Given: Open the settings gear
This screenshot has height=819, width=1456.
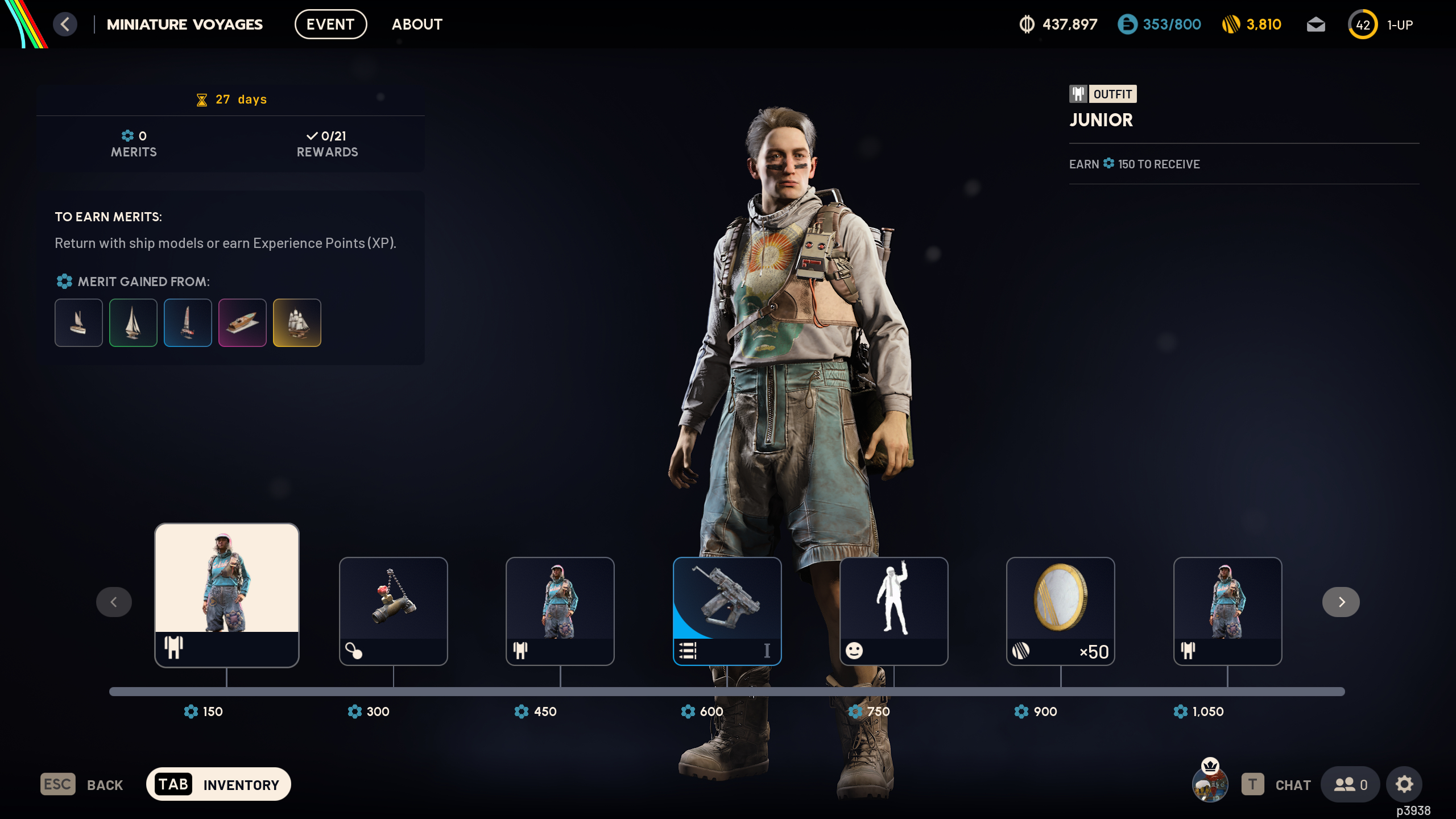Looking at the screenshot, I should point(1404,784).
